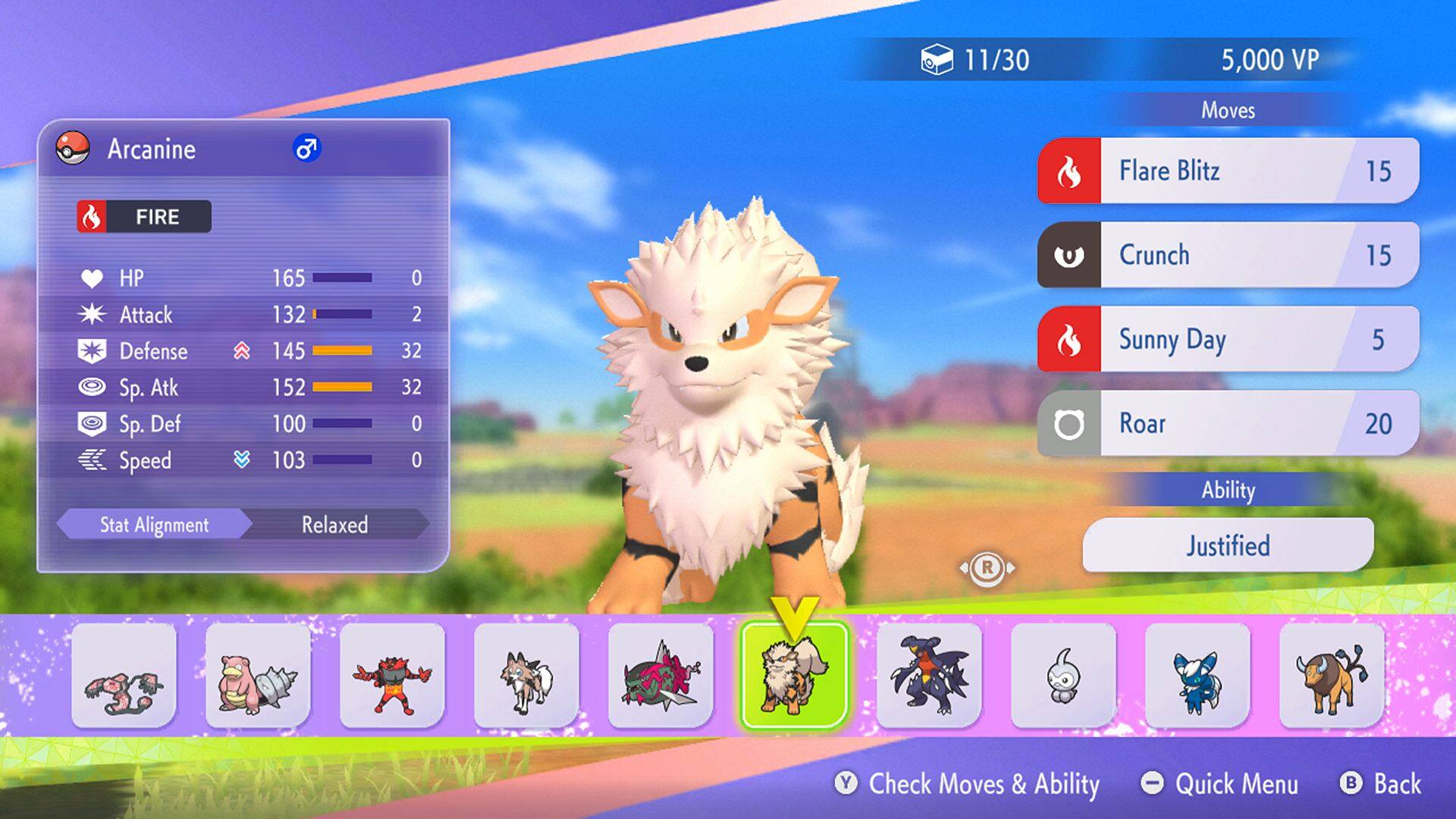Click the Normal type icon beside Roar
Screen dimensions: 1456x819
(1072, 423)
